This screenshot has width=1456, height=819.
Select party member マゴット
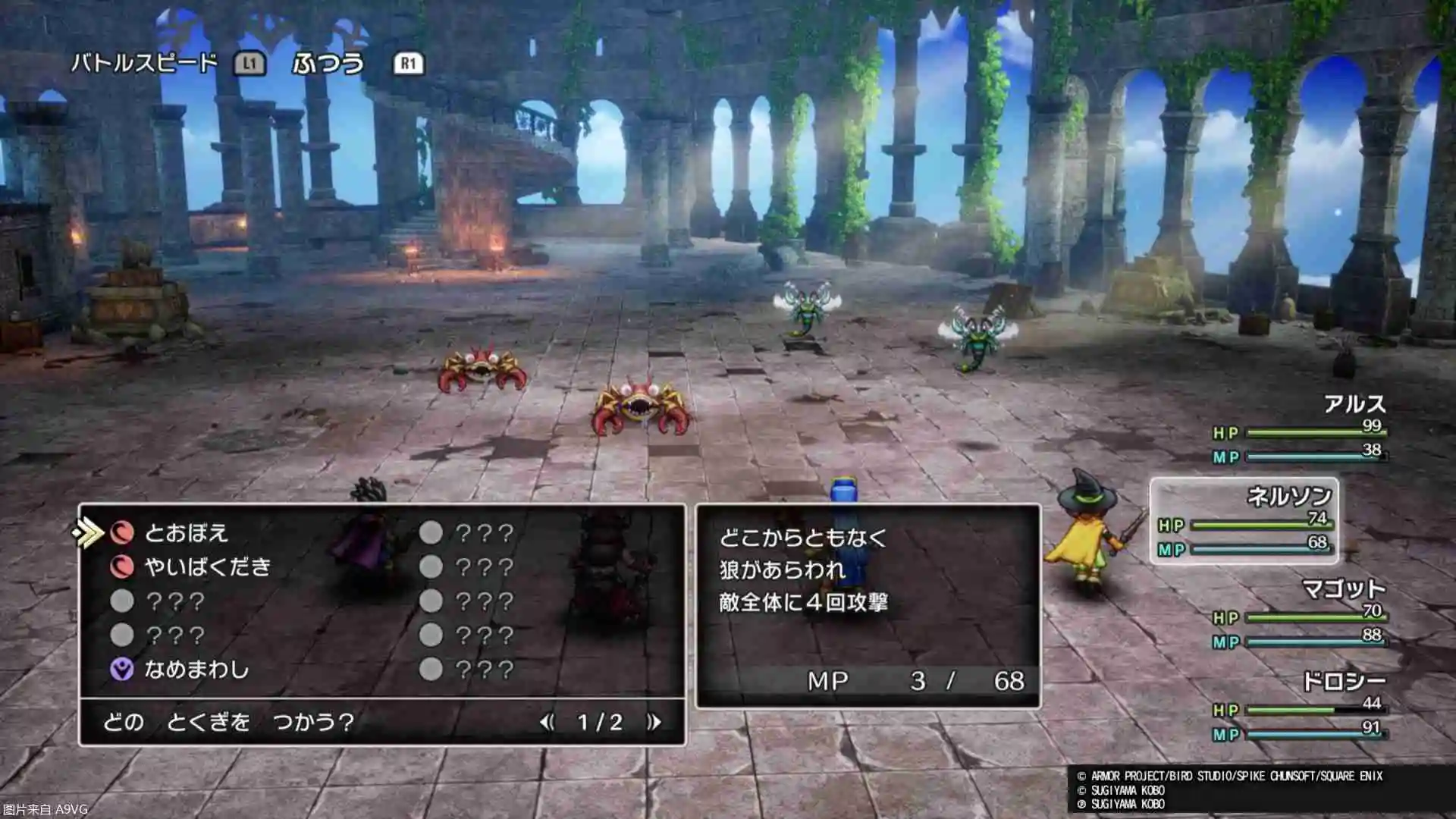pyautogui.click(x=1301, y=614)
